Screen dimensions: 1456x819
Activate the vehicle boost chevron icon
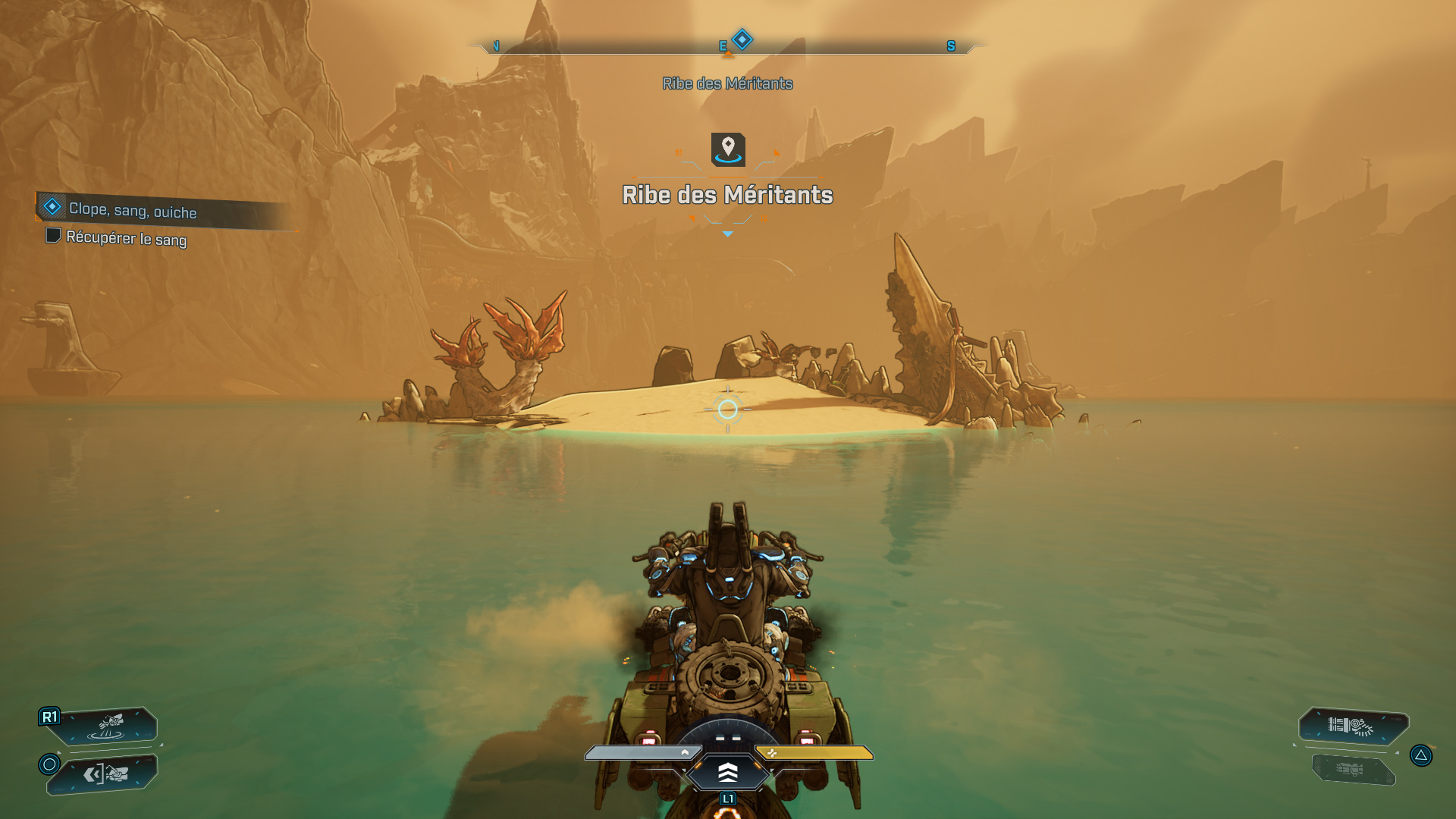point(727,773)
